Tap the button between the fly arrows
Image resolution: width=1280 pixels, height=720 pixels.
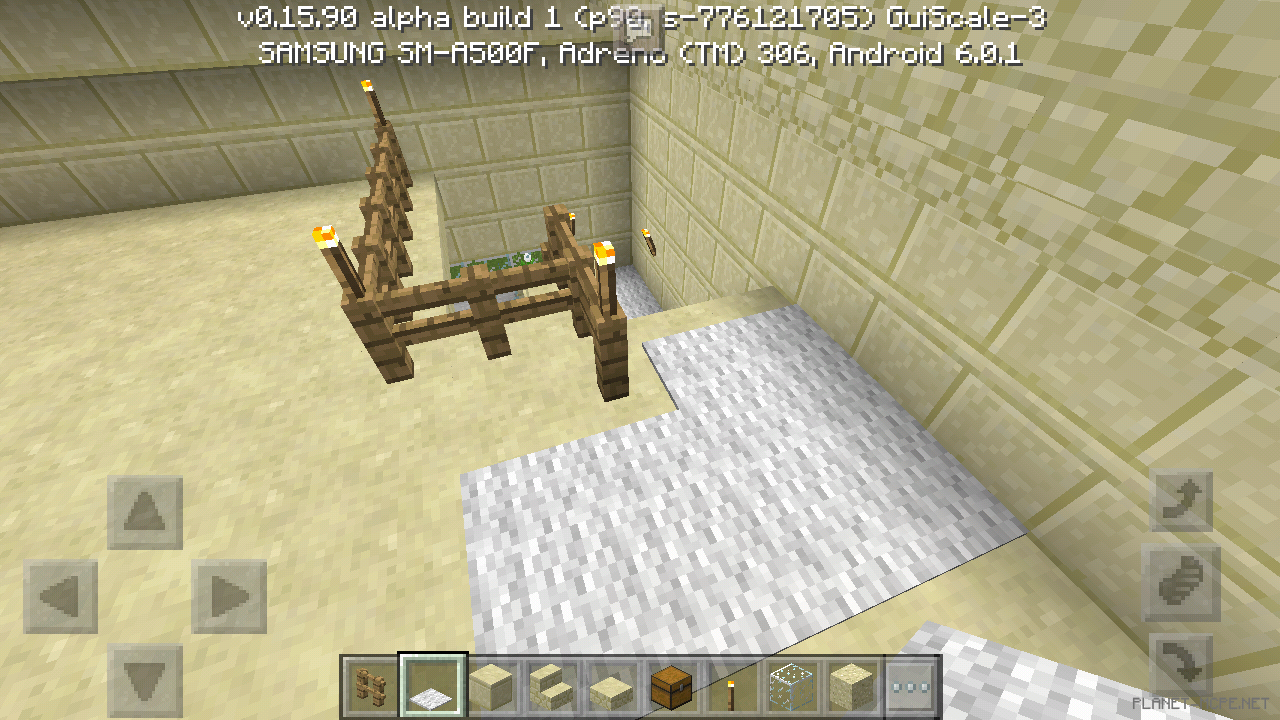[x=1181, y=583]
